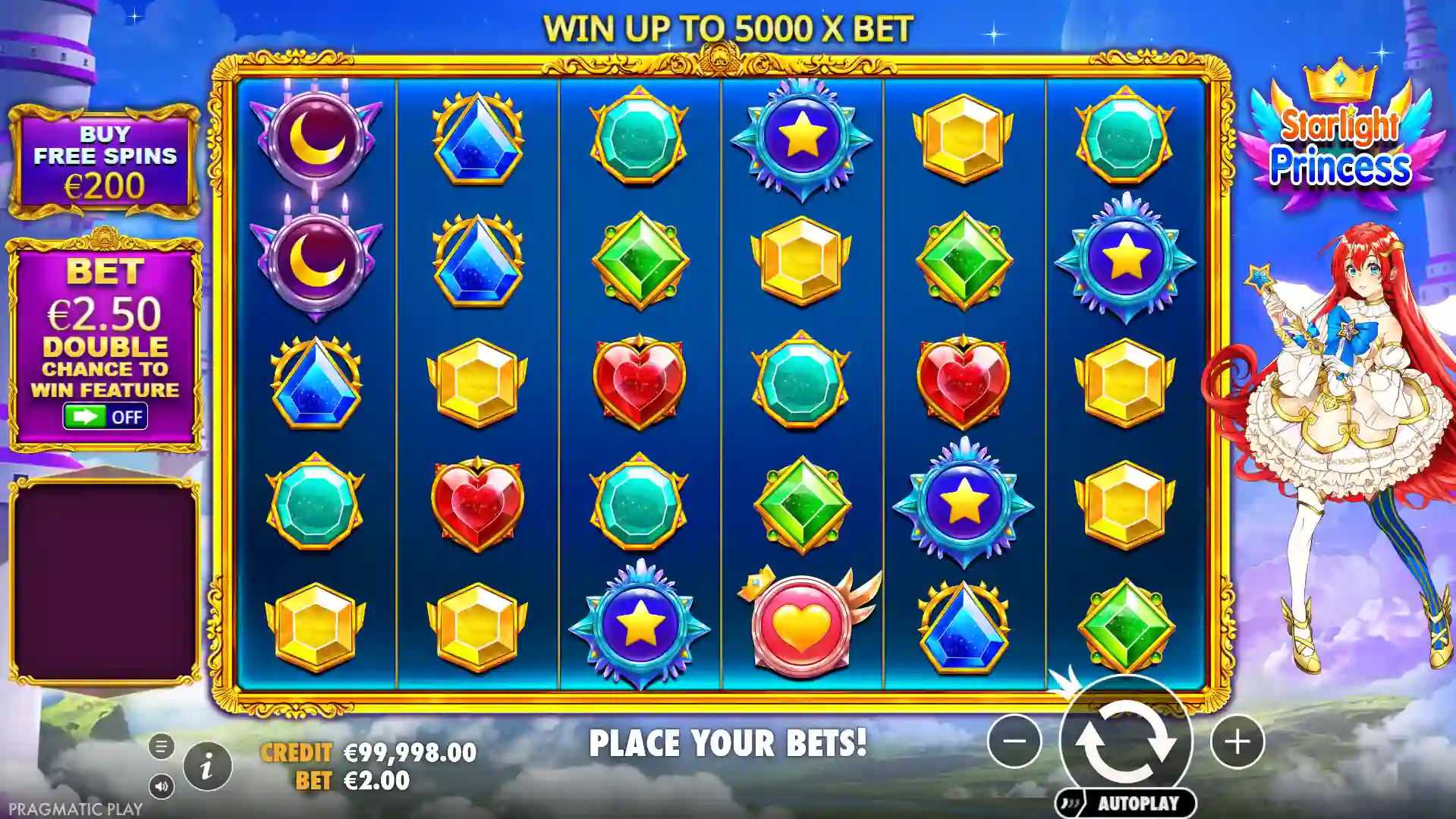Increase the bet with the plus button
Screen dimensions: 1456x819
click(x=1237, y=741)
